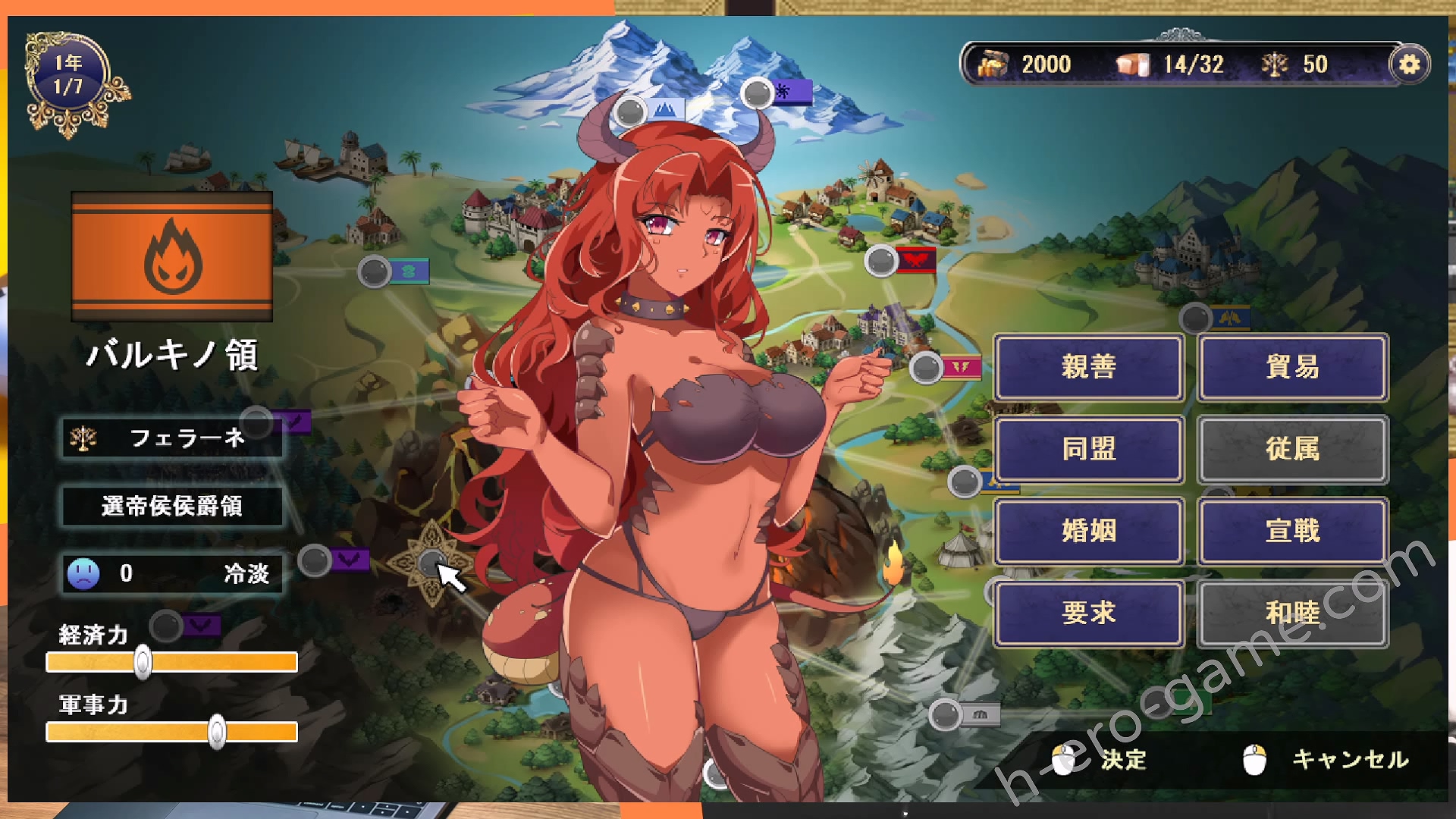Select the red bat-flag map node
1456x819 pixels.
click(882, 261)
